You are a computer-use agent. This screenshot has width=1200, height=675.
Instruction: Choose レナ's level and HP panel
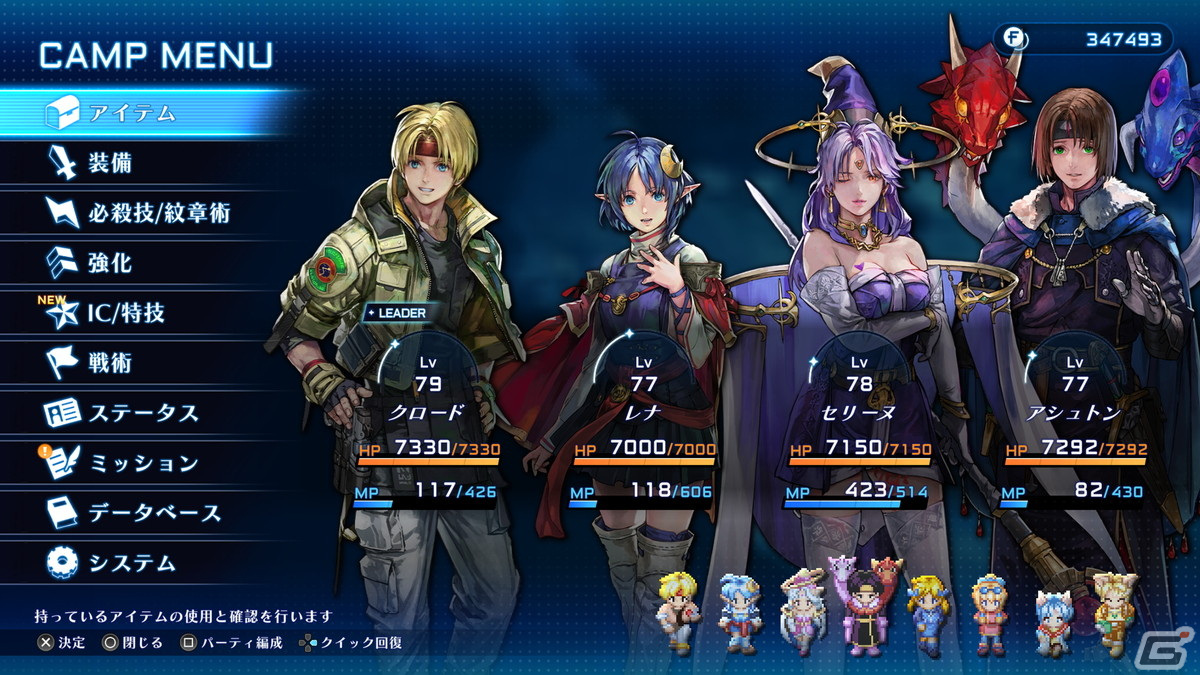click(644, 420)
